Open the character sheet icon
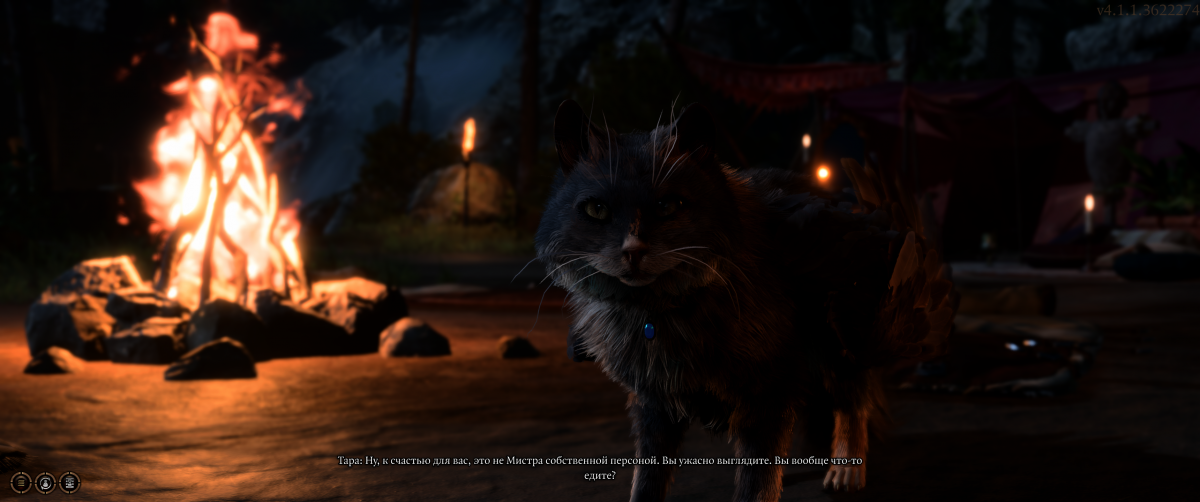This screenshot has height=502, width=1200. pos(70,482)
